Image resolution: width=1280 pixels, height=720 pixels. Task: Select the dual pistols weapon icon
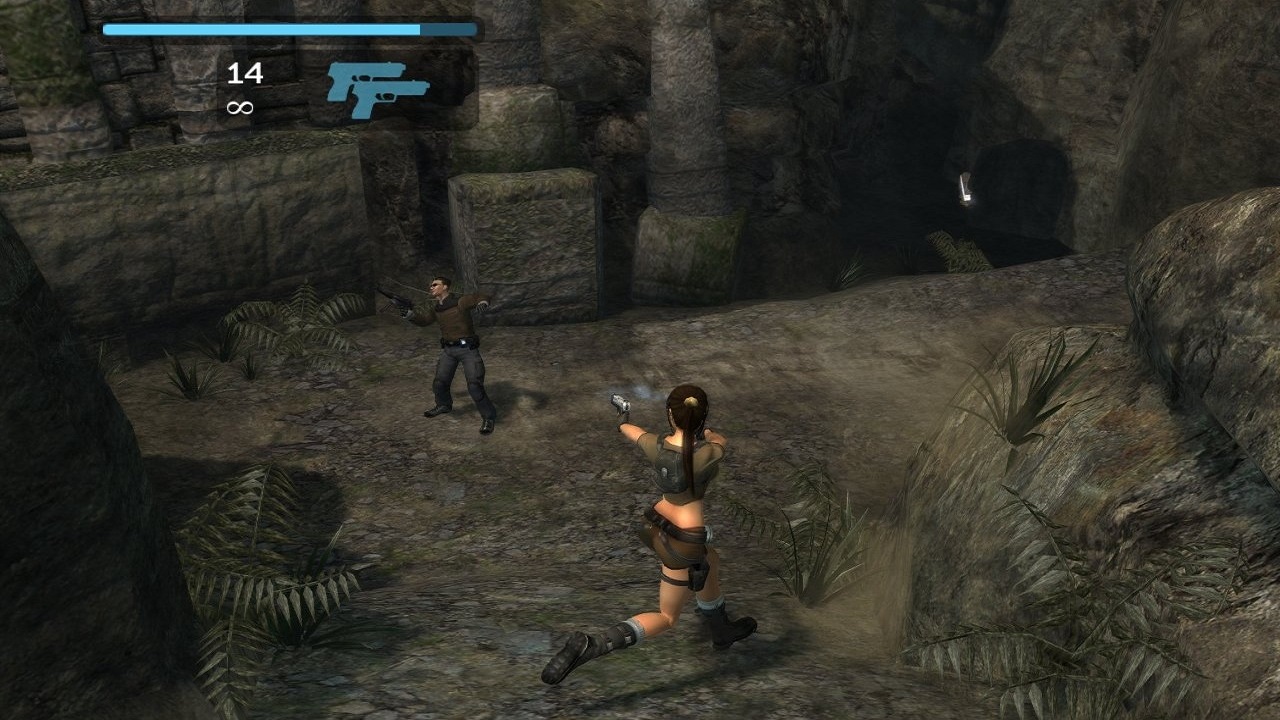tap(376, 89)
